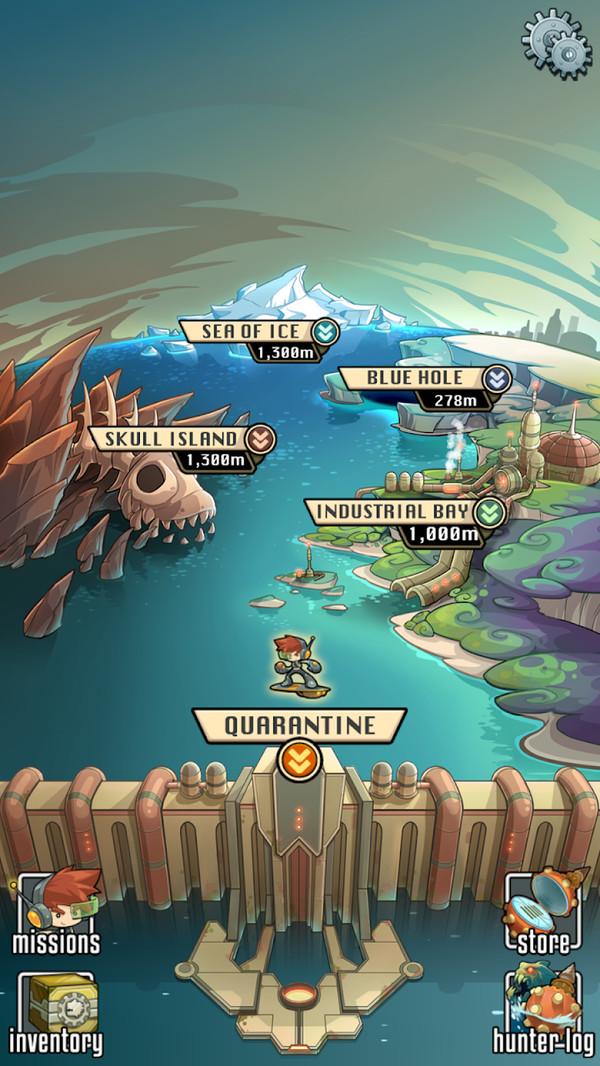Select the Sea of Ice location
This screenshot has width=600, height=1066.
(257, 332)
